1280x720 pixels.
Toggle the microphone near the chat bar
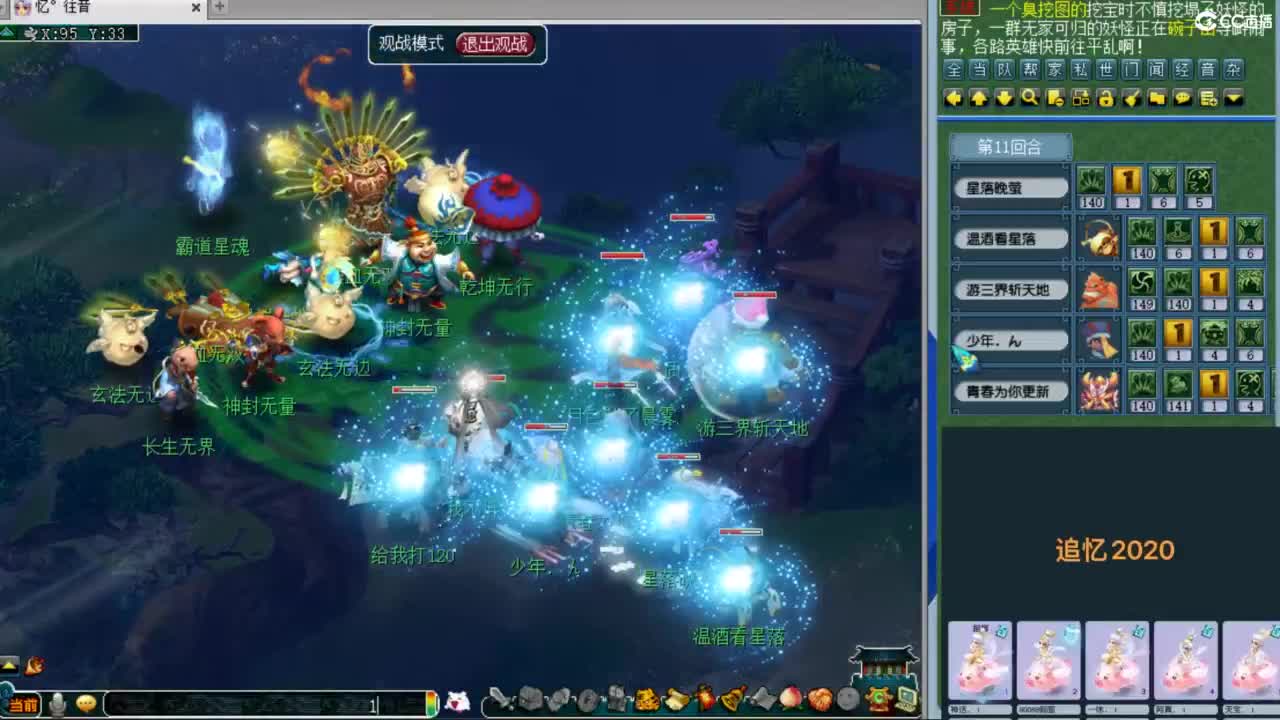(x=56, y=704)
